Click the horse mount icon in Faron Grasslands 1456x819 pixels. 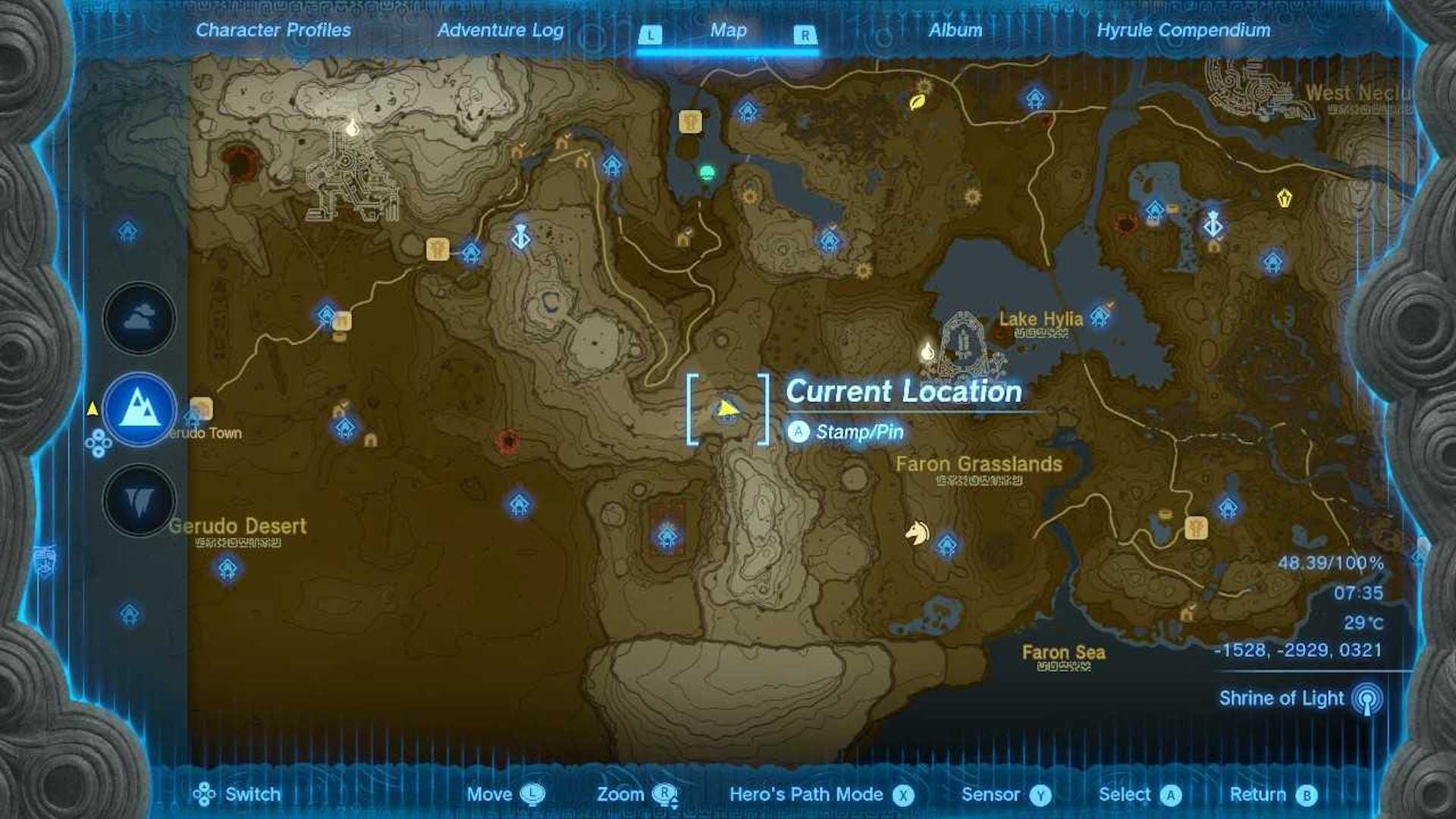click(916, 532)
